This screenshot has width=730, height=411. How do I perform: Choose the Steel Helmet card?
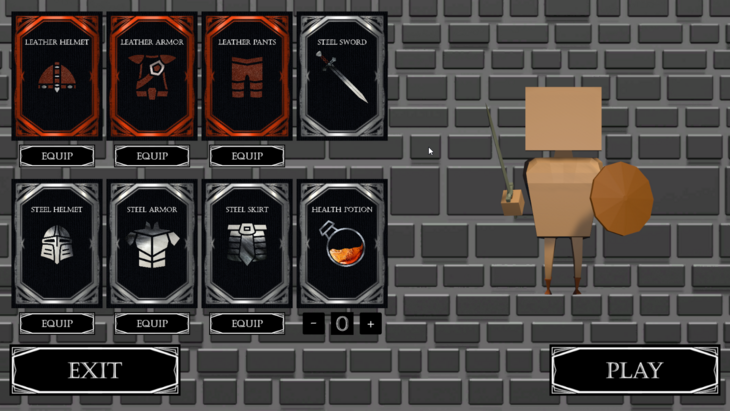pyautogui.click(x=57, y=243)
